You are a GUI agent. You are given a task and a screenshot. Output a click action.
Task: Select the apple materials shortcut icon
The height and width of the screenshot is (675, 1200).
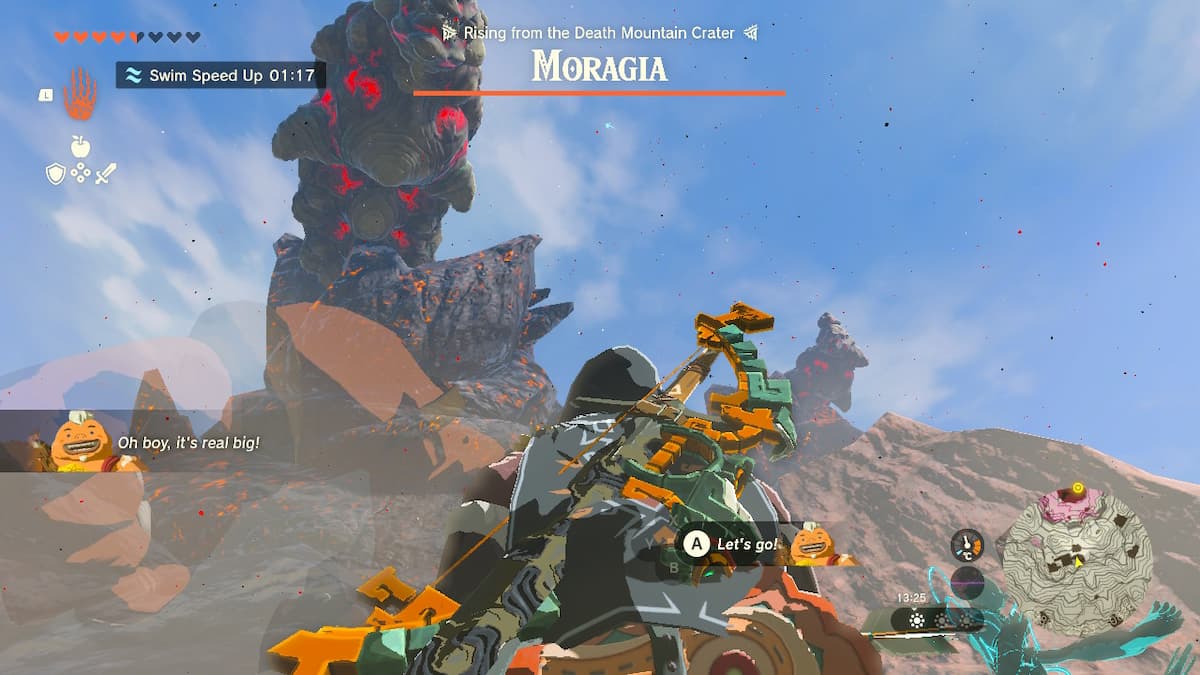pos(80,146)
